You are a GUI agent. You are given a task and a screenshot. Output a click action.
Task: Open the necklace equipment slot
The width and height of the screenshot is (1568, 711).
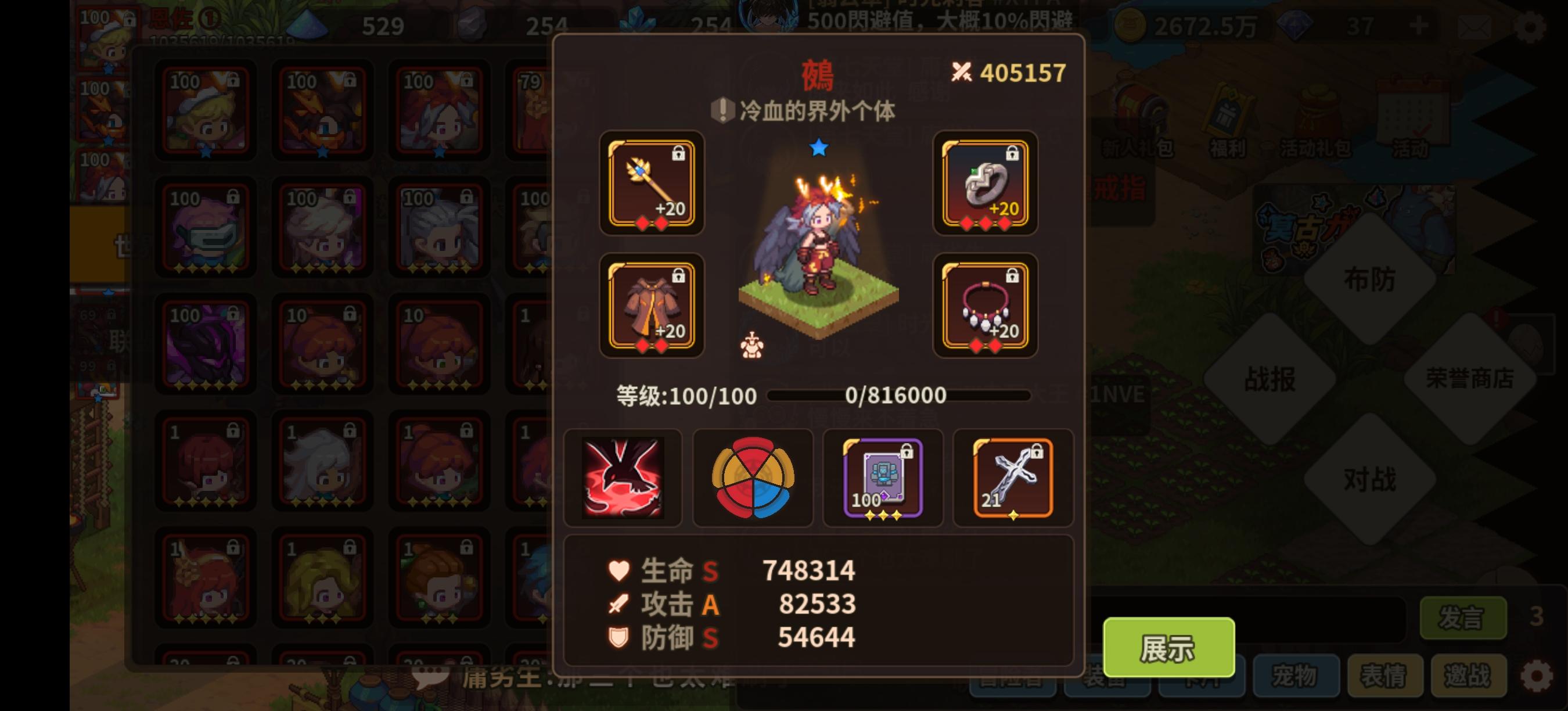point(984,306)
